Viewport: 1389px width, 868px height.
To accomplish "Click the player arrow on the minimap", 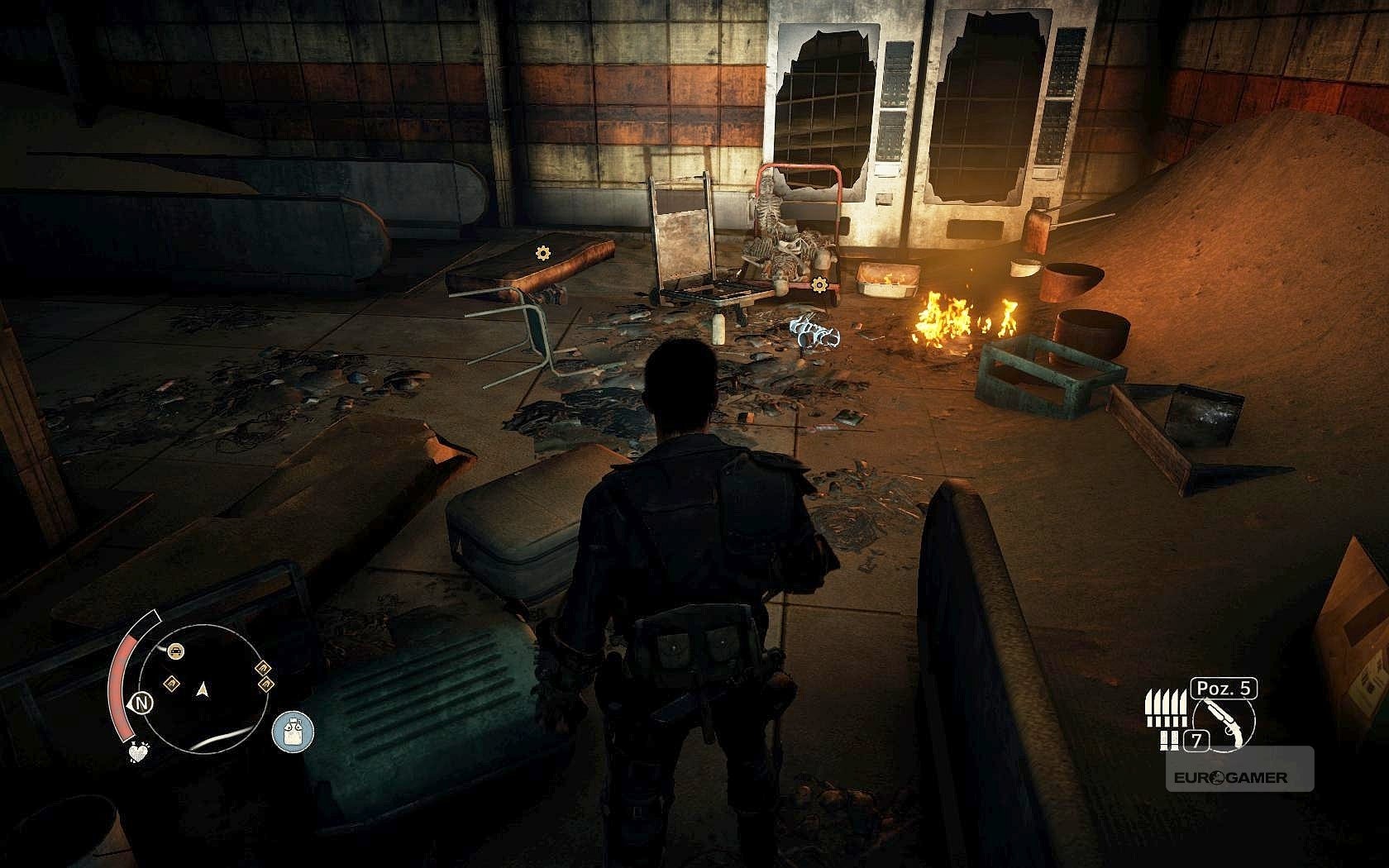I will pos(202,688).
